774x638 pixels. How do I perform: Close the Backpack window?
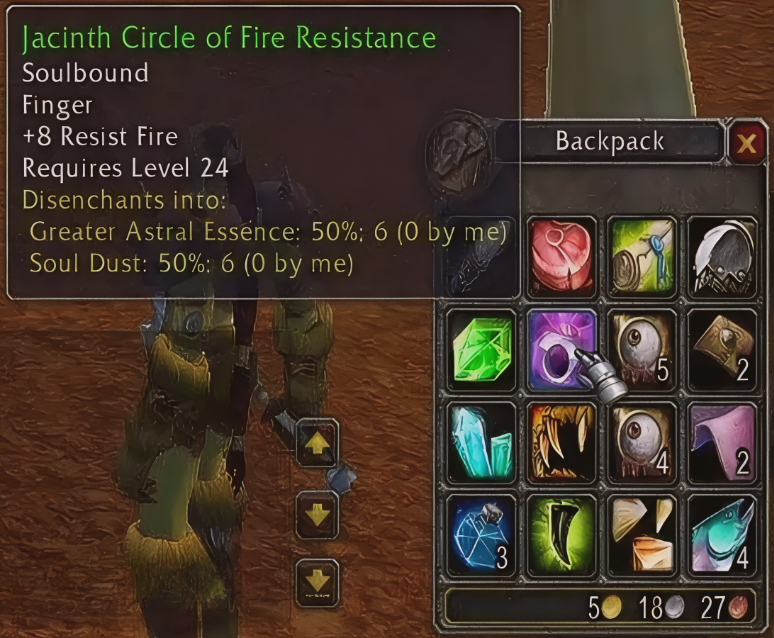point(746,144)
